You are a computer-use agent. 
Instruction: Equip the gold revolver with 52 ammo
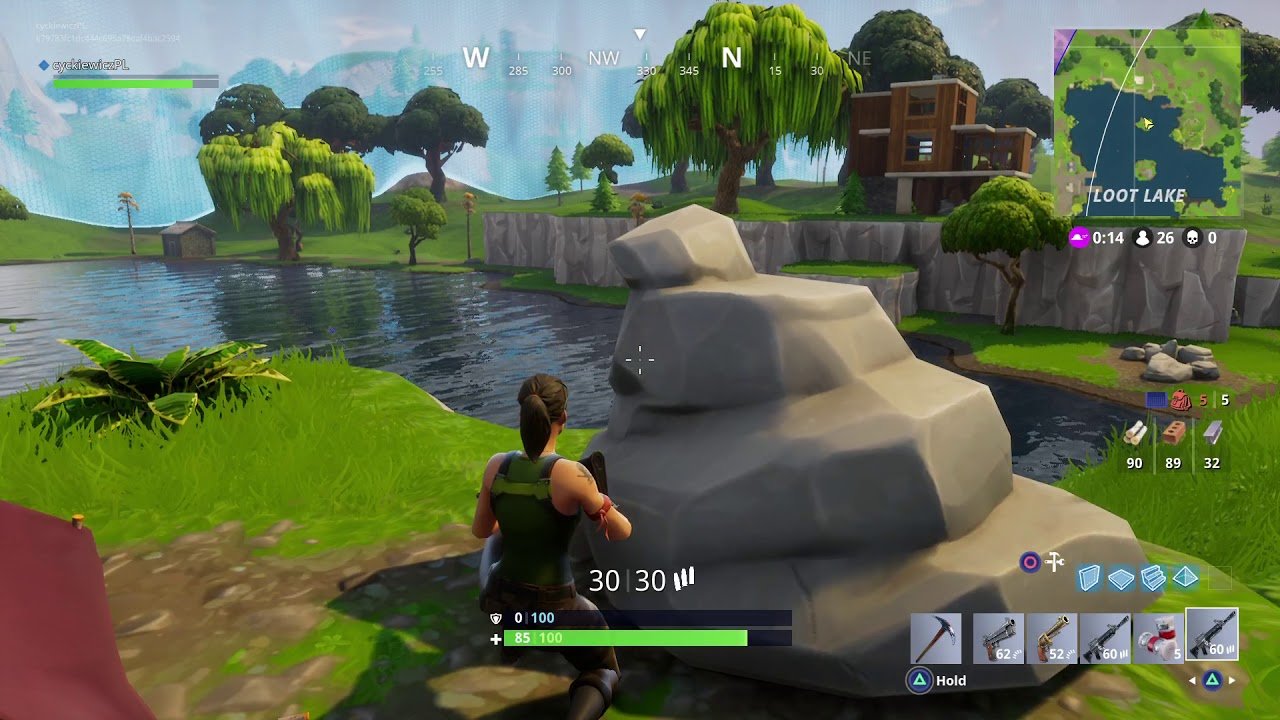[1051, 638]
